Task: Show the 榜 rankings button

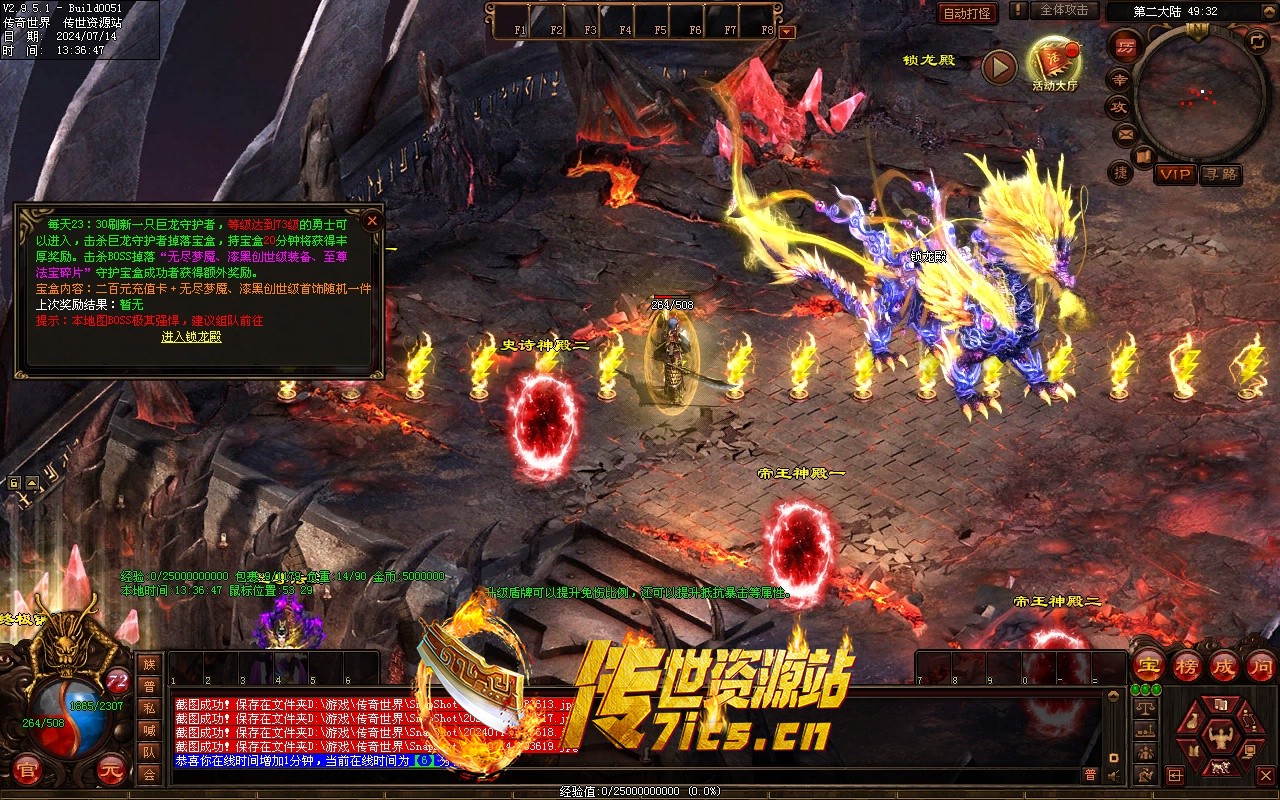Action: pos(1187,665)
